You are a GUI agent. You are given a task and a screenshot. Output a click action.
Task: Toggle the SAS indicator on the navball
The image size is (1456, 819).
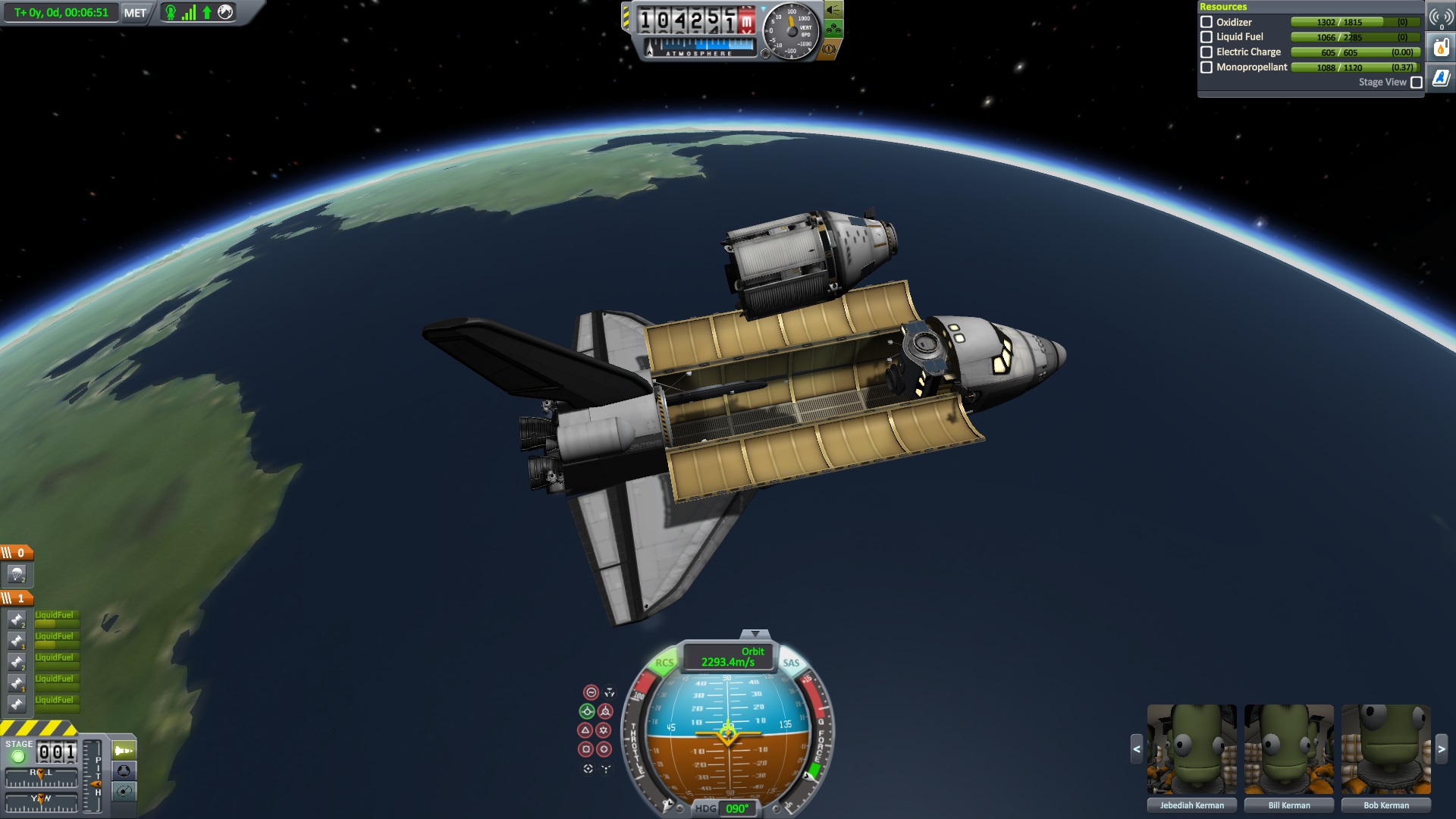pyautogui.click(x=791, y=663)
